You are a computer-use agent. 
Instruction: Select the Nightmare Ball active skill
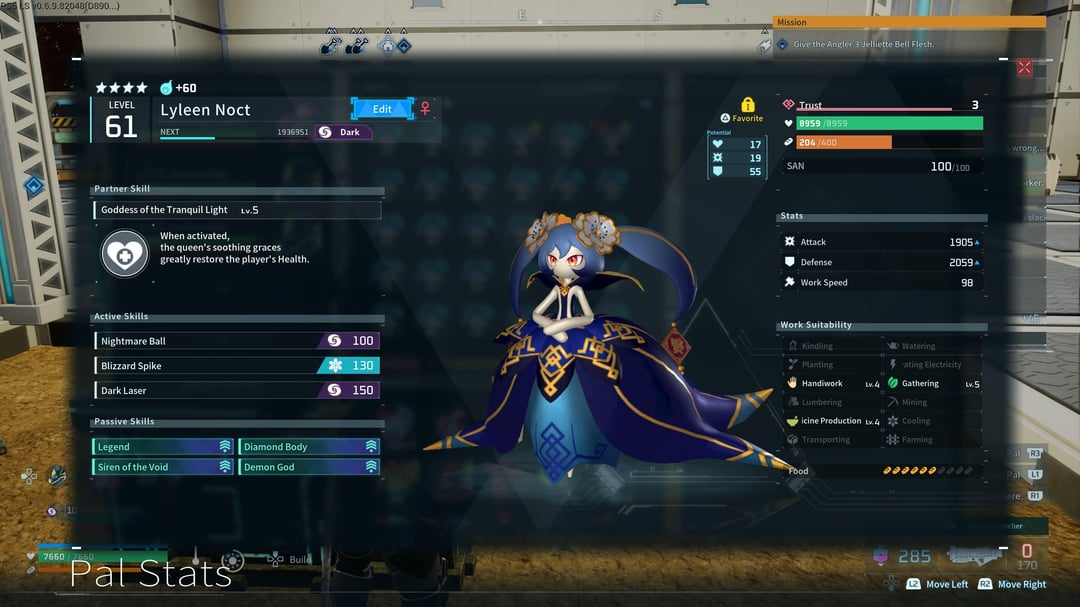click(237, 341)
